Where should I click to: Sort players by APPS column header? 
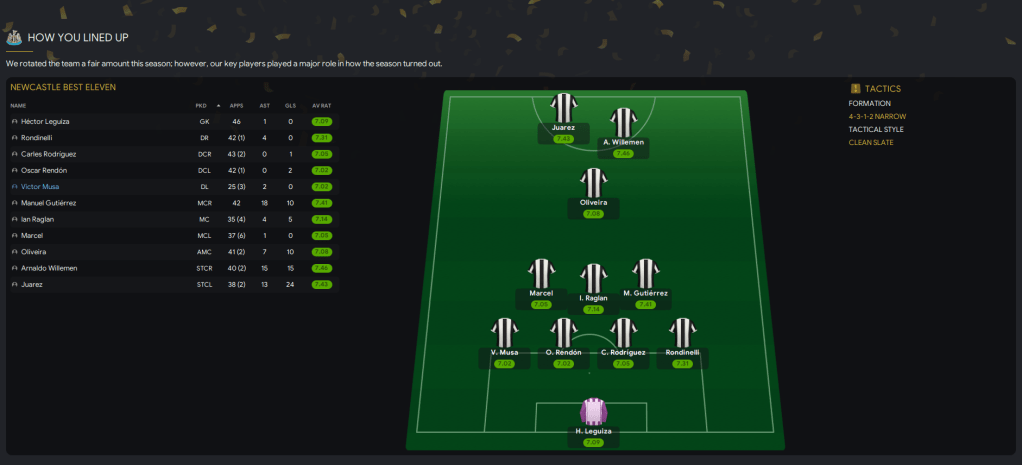point(236,105)
